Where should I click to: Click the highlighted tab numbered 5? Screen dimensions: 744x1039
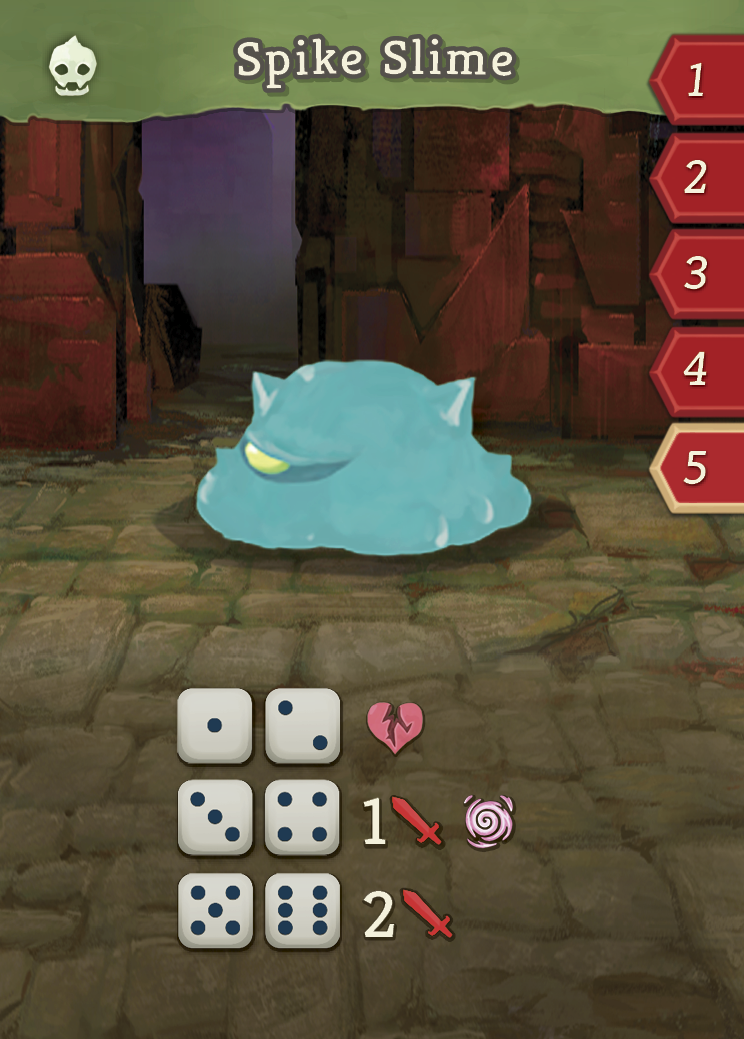tap(698, 467)
